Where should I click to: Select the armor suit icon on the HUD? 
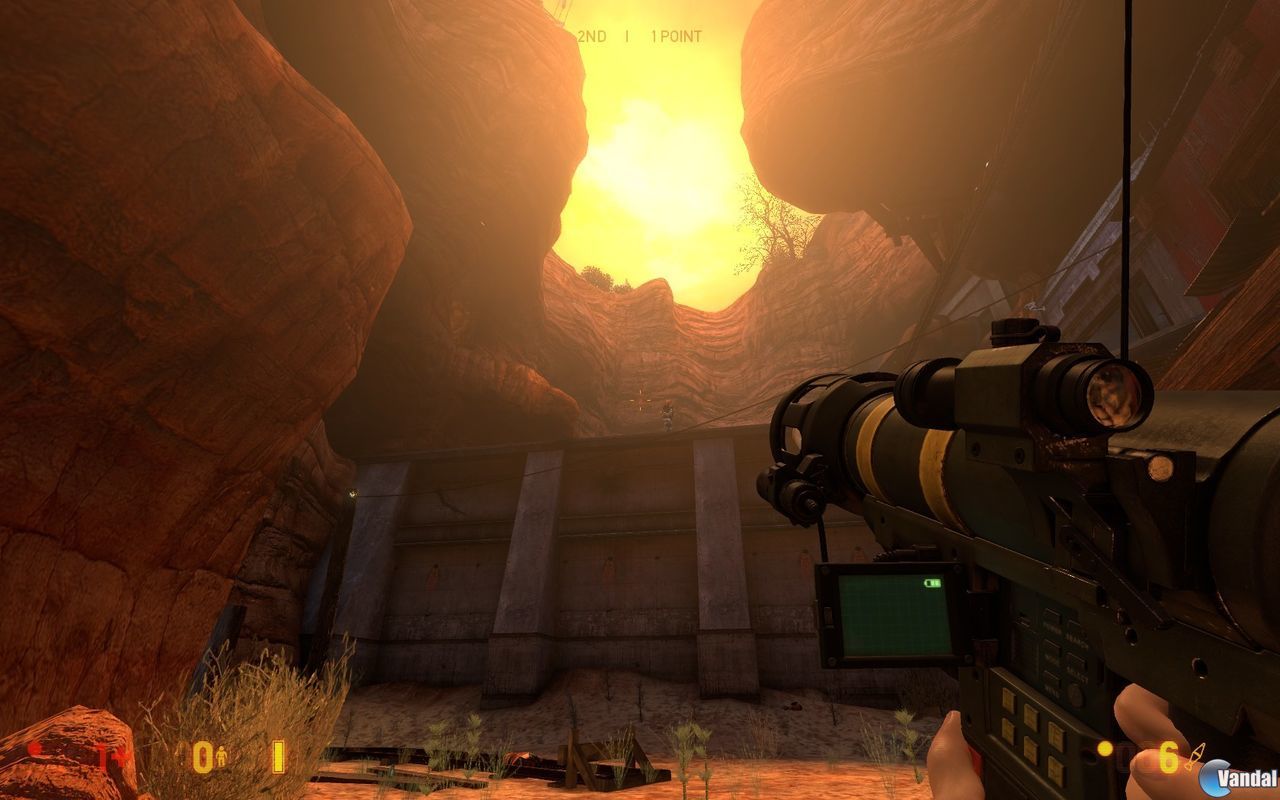click(220, 757)
